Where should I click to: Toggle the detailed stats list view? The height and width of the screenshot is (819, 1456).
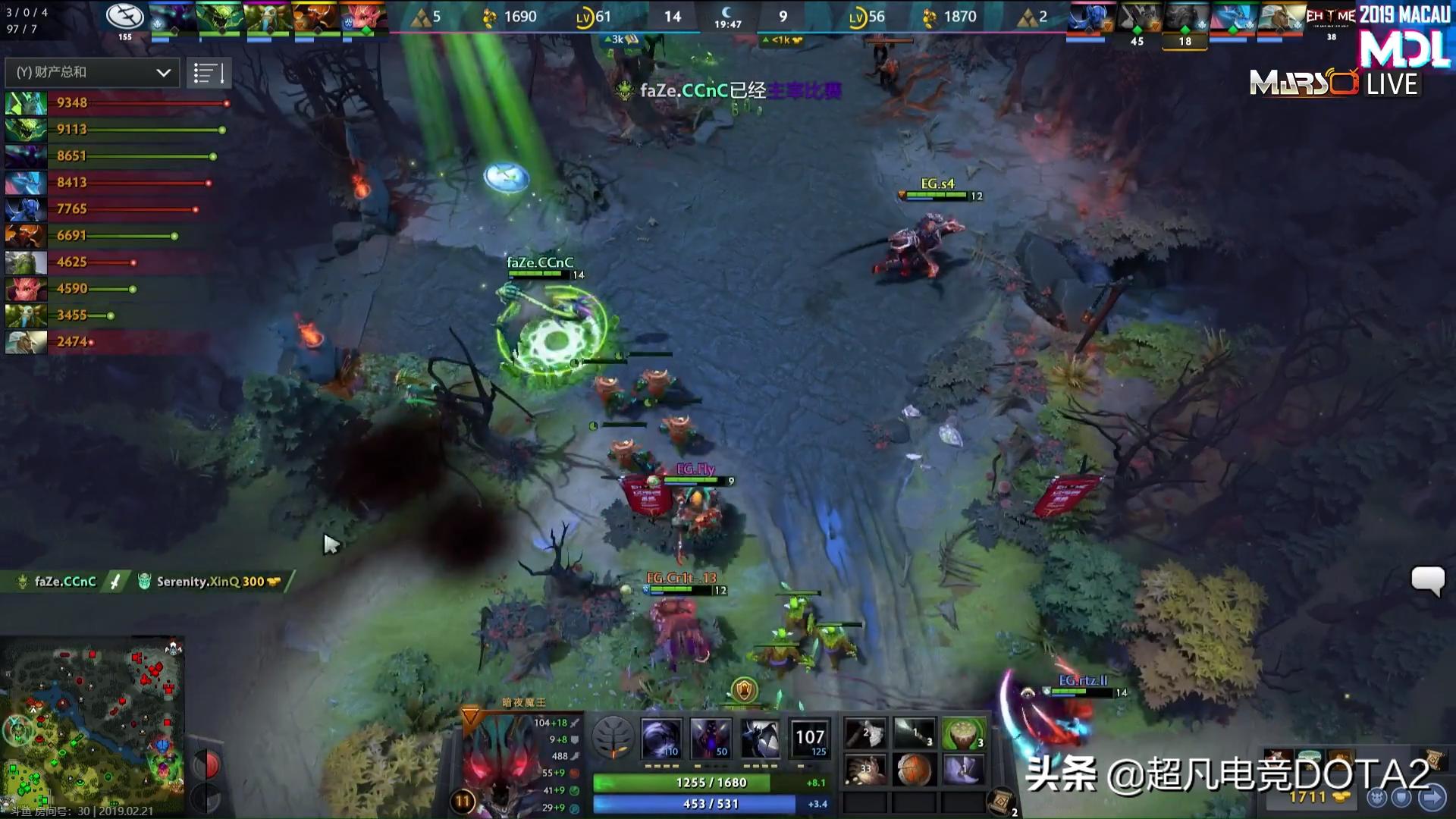click(x=209, y=73)
